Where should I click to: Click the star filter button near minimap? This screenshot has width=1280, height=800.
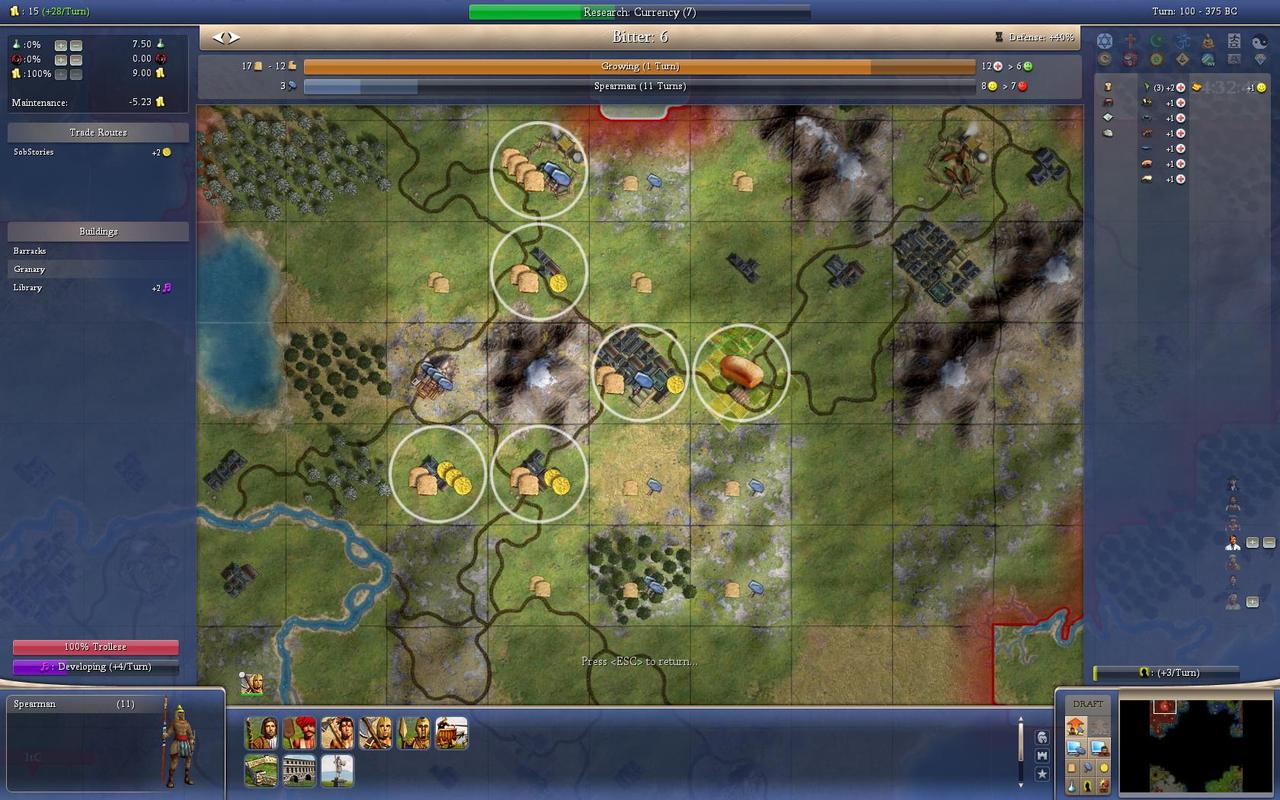(x=1042, y=774)
